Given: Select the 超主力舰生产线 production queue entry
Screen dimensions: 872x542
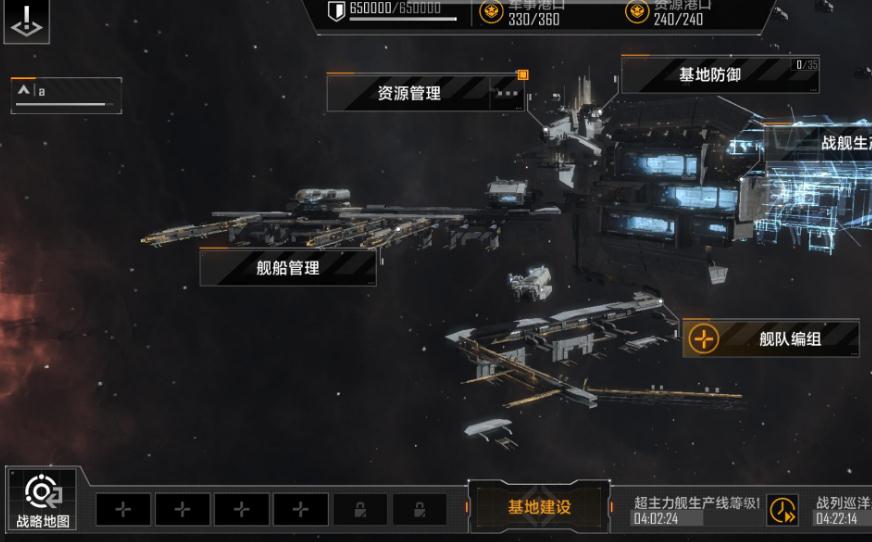Looking at the screenshot, I should (x=696, y=510).
